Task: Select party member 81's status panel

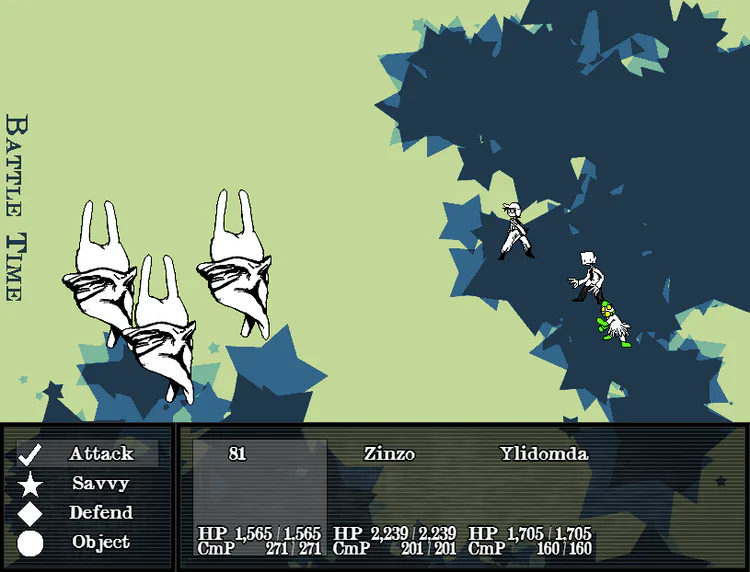Action: pos(260,497)
